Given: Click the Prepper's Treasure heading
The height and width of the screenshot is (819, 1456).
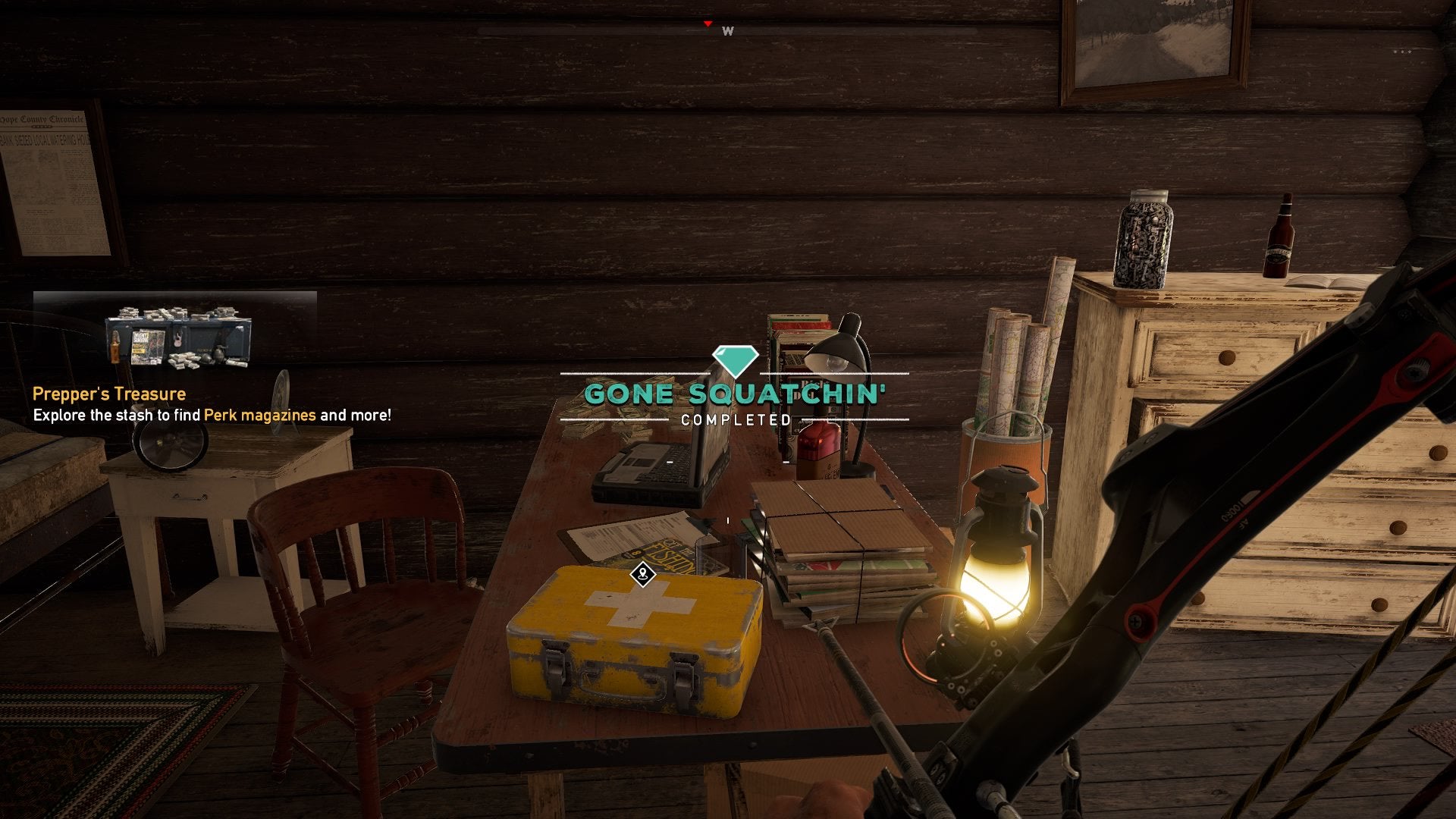Looking at the screenshot, I should 108,393.
